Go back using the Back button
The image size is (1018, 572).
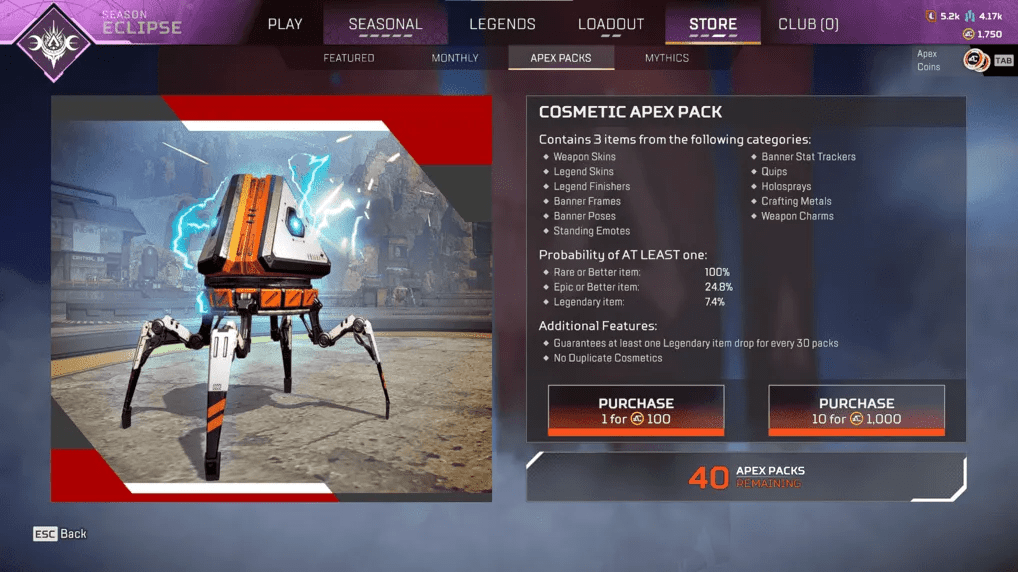point(61,534)
